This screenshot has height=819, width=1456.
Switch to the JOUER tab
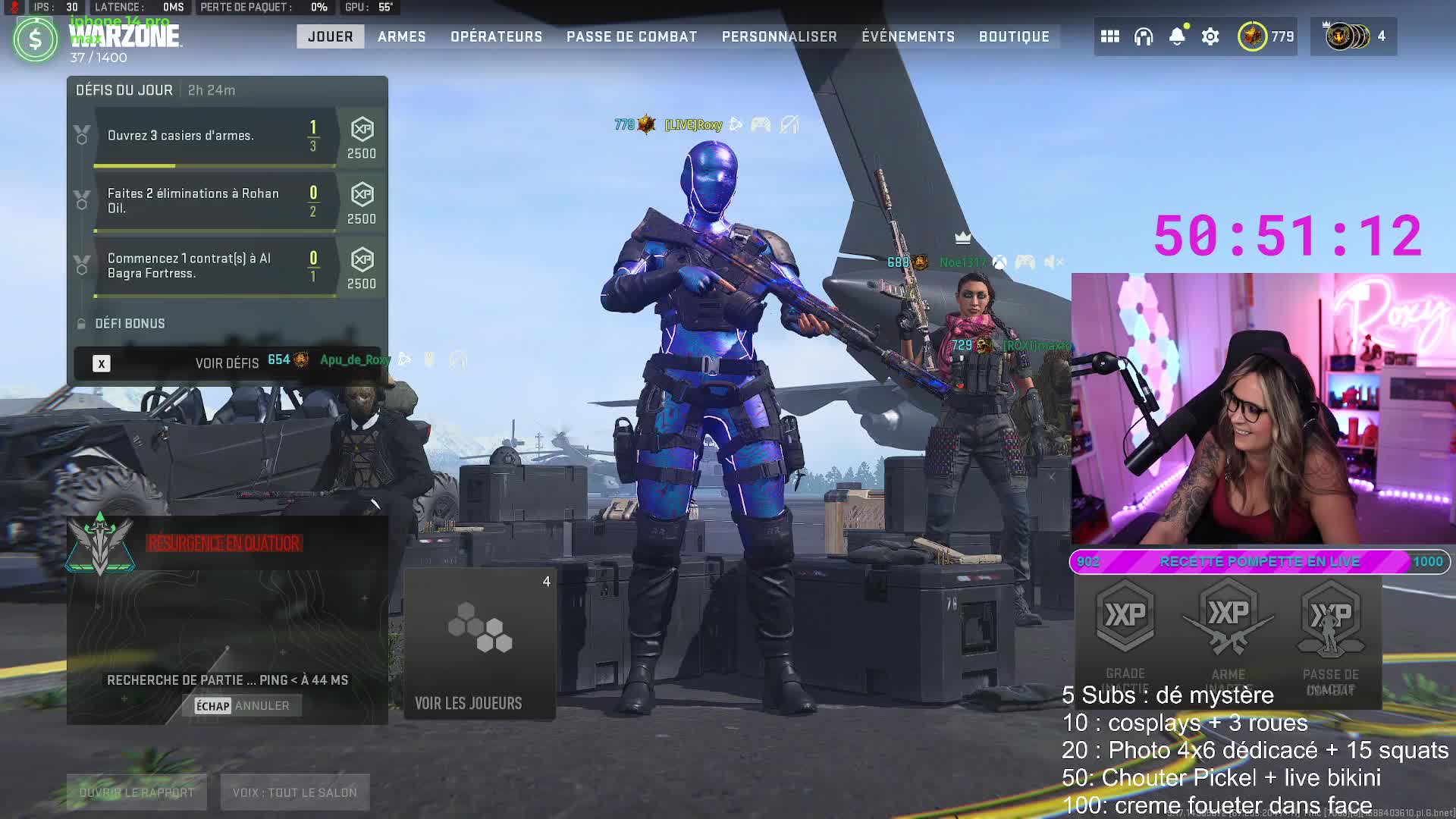click(x=330, y=36)
